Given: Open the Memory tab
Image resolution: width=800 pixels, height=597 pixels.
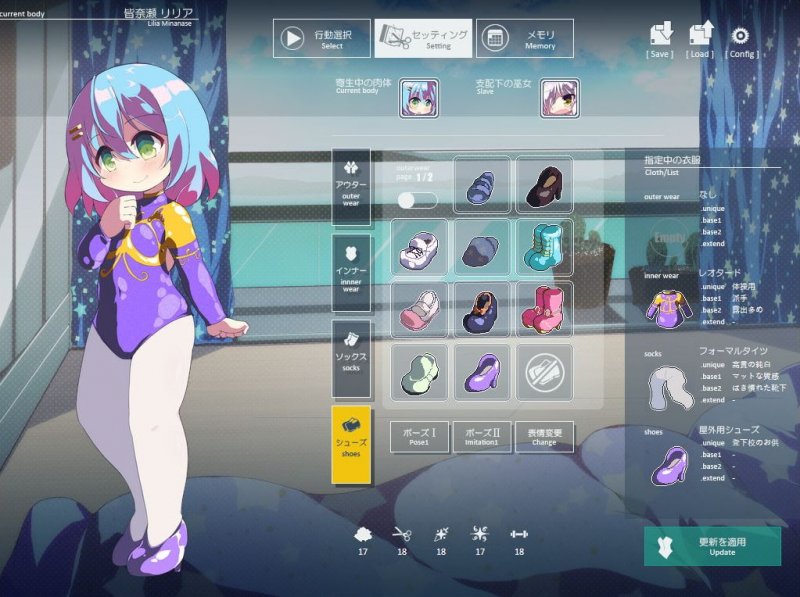Looking at the screenshot, I should pos(524,39).
